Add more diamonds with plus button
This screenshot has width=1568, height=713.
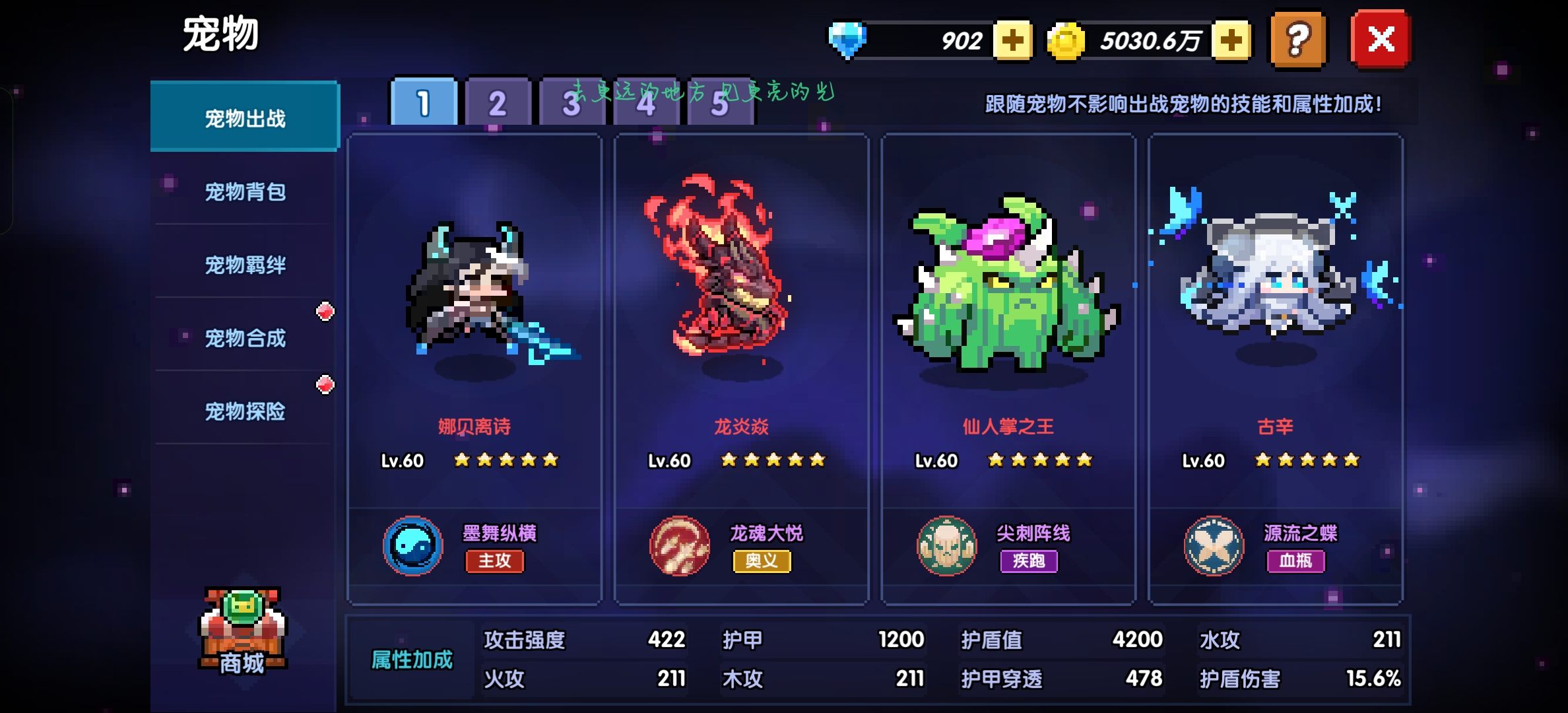coord(1013,41)
